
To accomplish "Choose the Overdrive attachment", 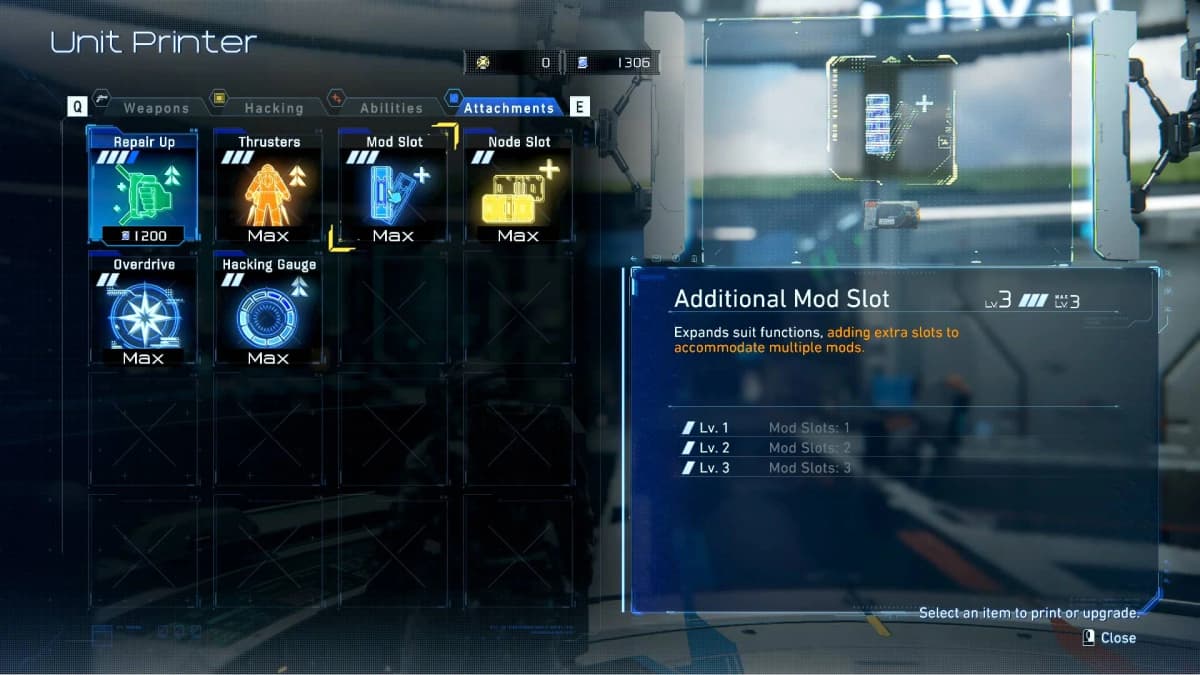I will pyautogui.click(x=143, y=311).
